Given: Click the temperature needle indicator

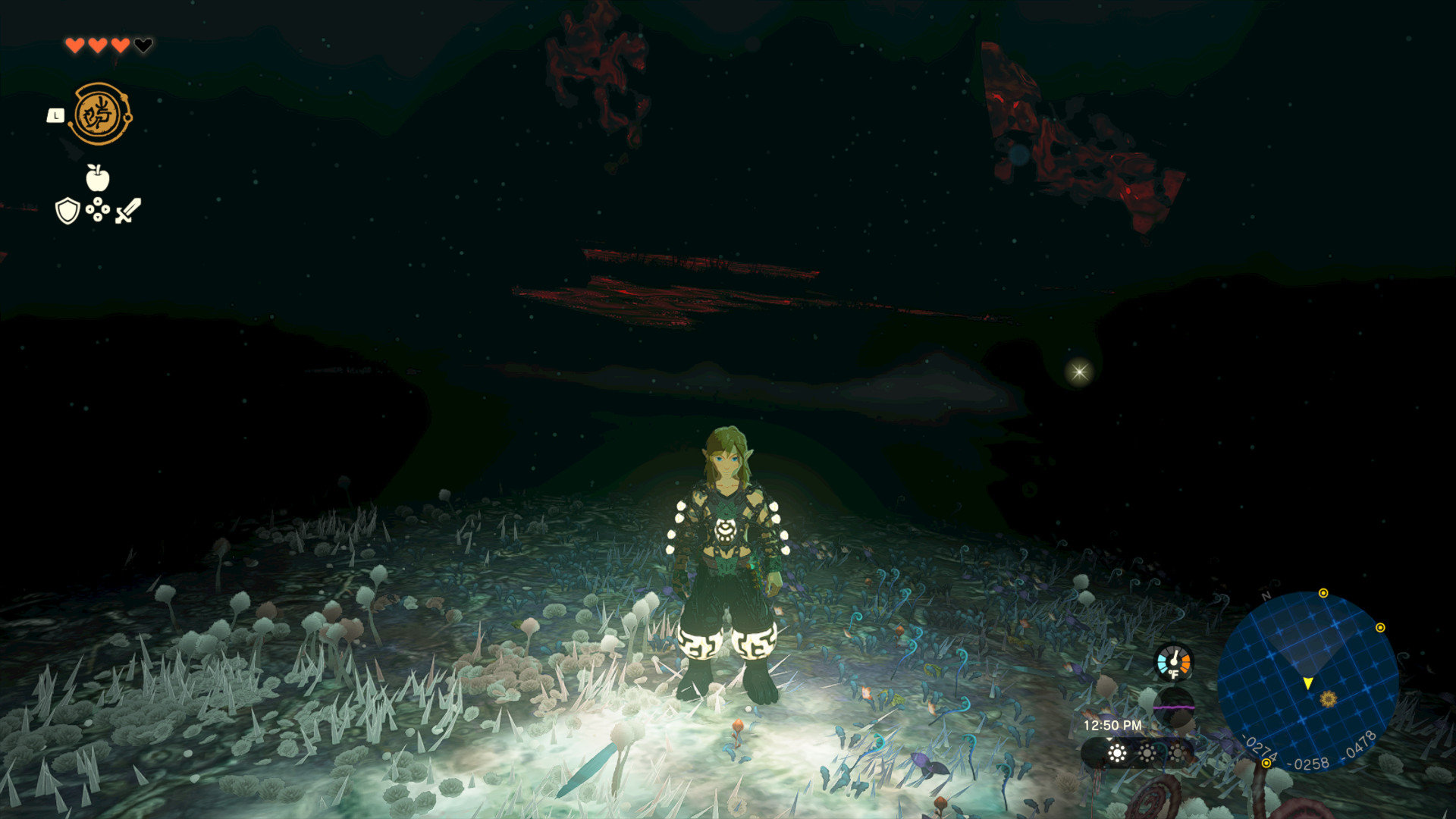Looking at the screenshot, I should point(1175,658).
